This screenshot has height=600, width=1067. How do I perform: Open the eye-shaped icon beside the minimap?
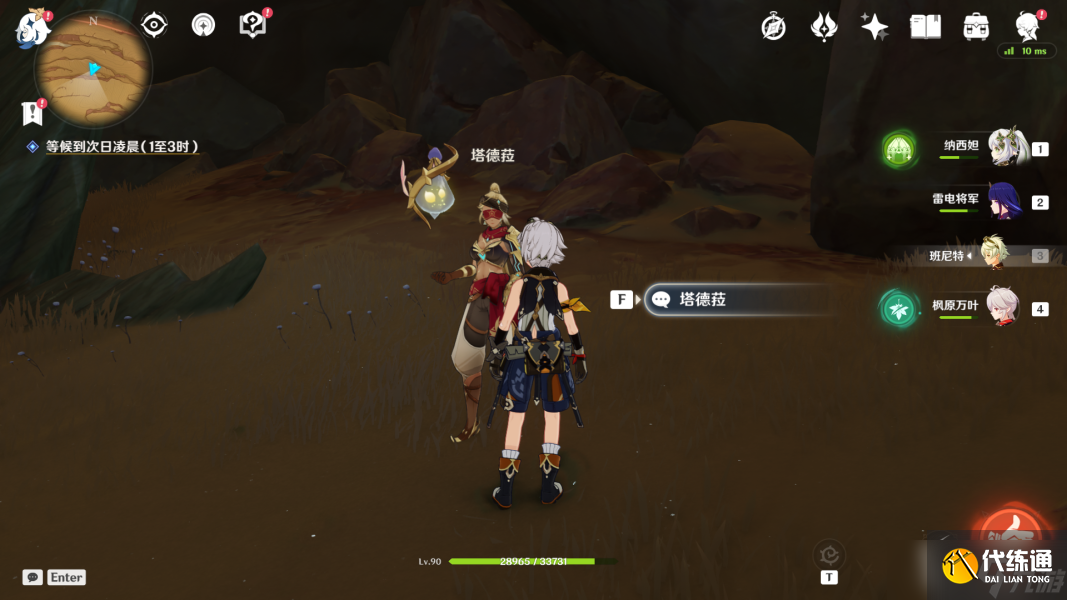(x=154, y=25)
